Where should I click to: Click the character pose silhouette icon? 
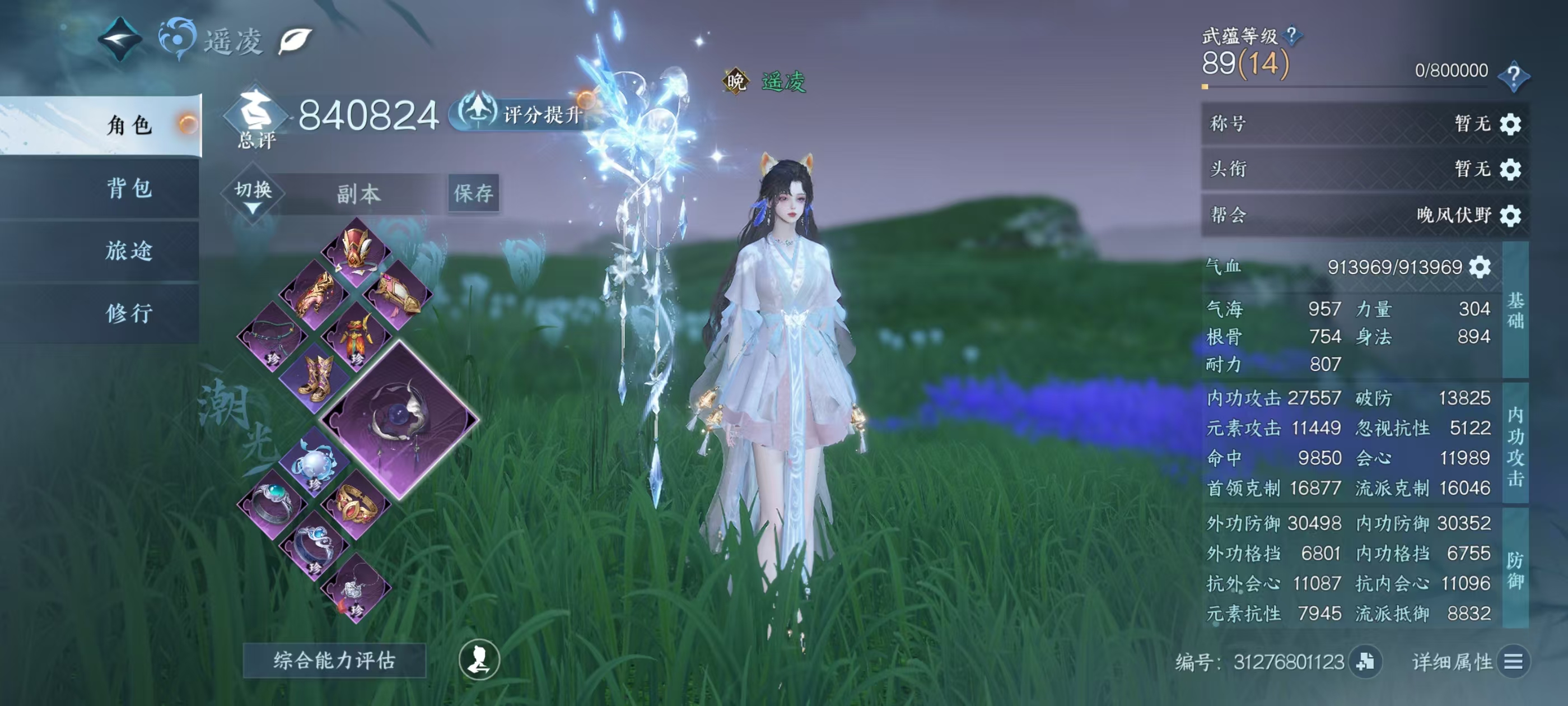[x=479, y=659]
